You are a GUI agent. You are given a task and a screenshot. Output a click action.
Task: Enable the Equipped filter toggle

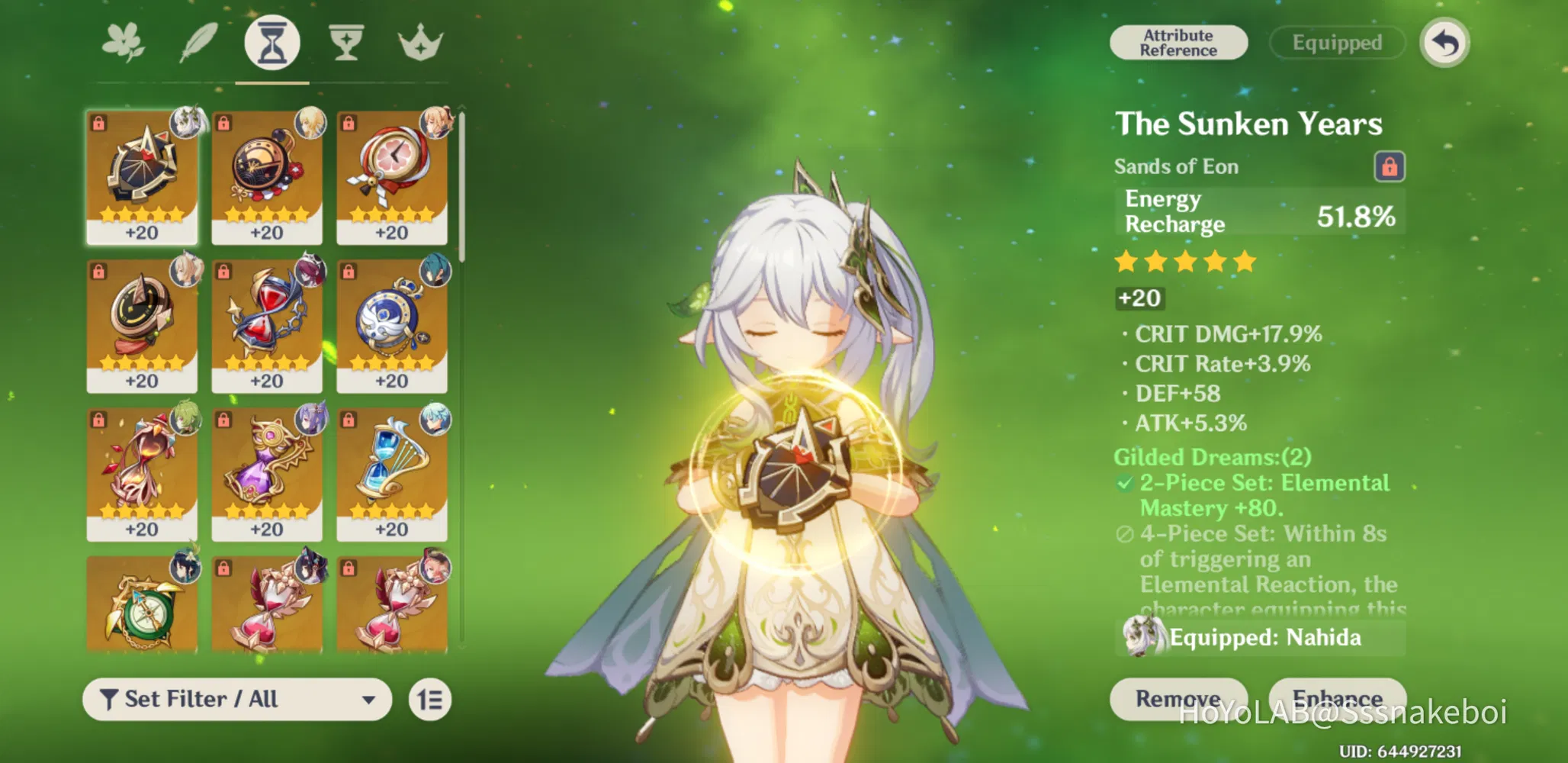click(x=1336, y=42)
